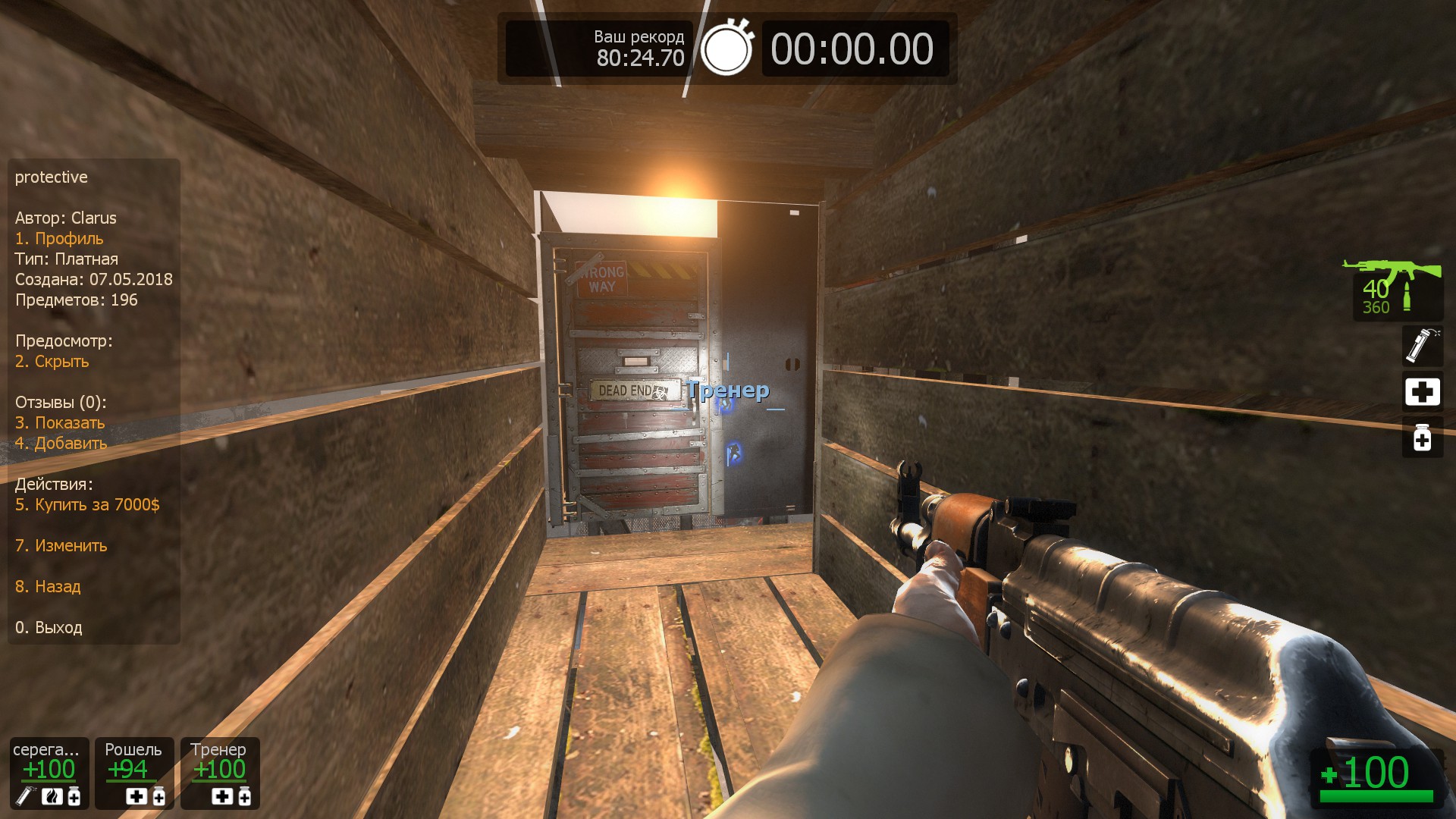Click teammate Тренер's status panel
The width and height of the screenshot is (1456, 819).
coord(220,773)
